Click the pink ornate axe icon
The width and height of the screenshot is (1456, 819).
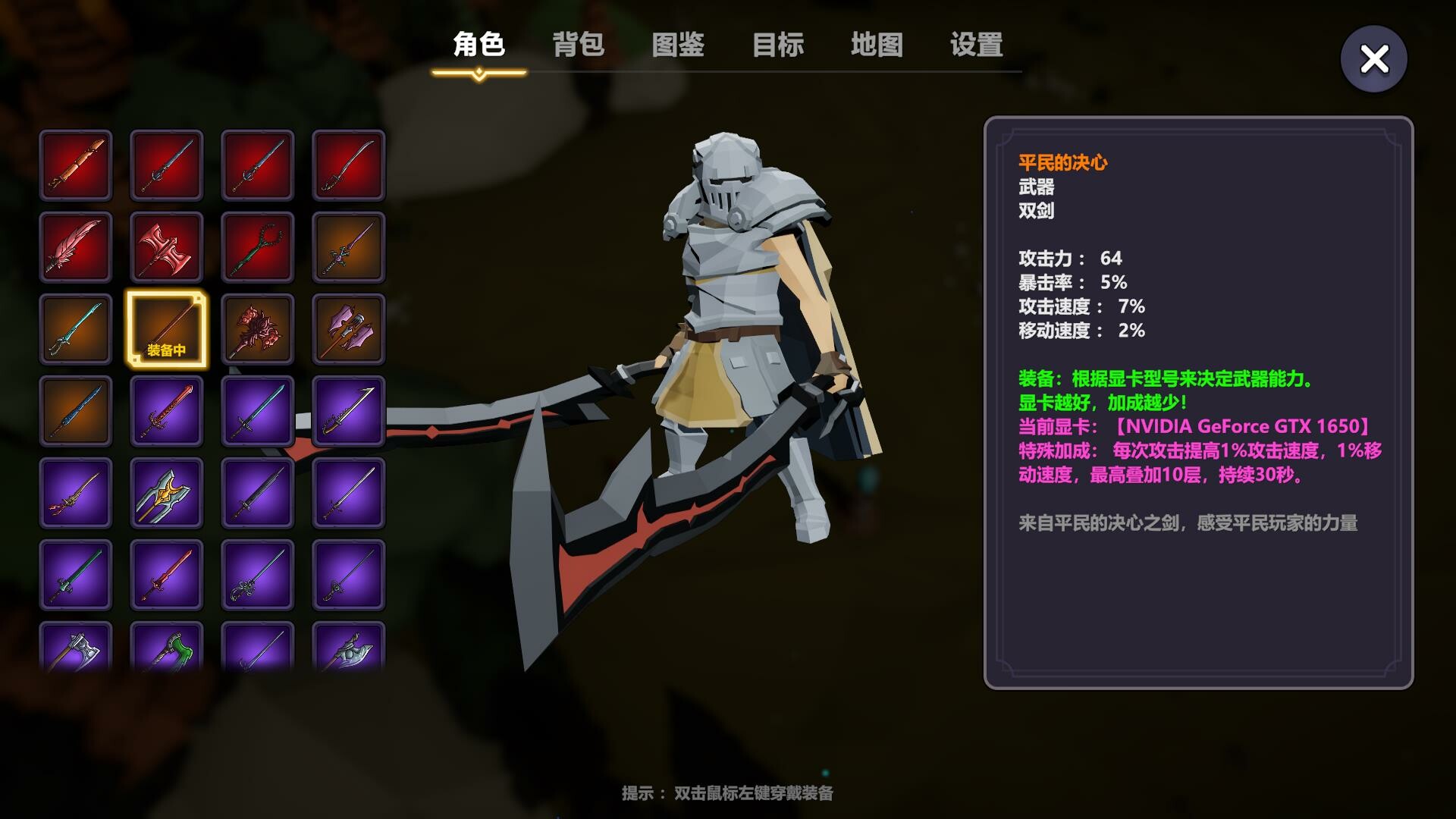point(349,329)
